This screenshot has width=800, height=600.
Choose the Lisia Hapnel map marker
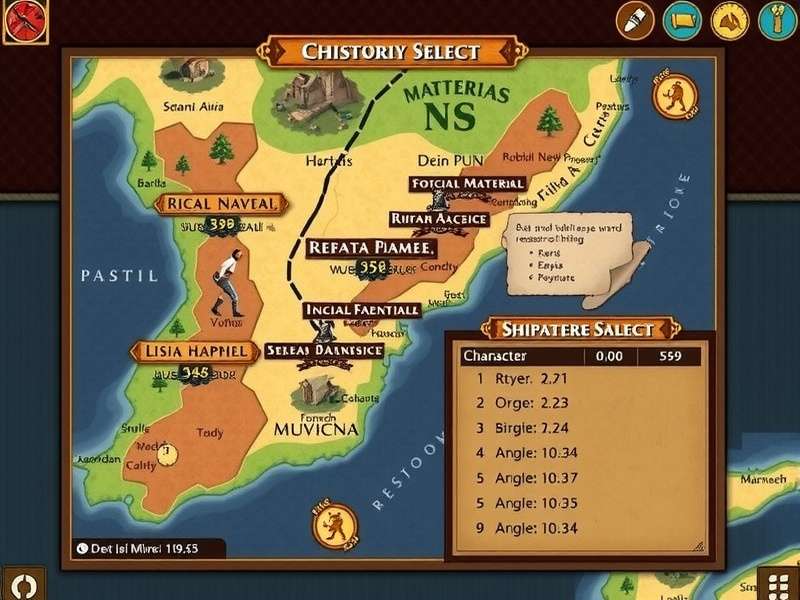click(190, 351)
